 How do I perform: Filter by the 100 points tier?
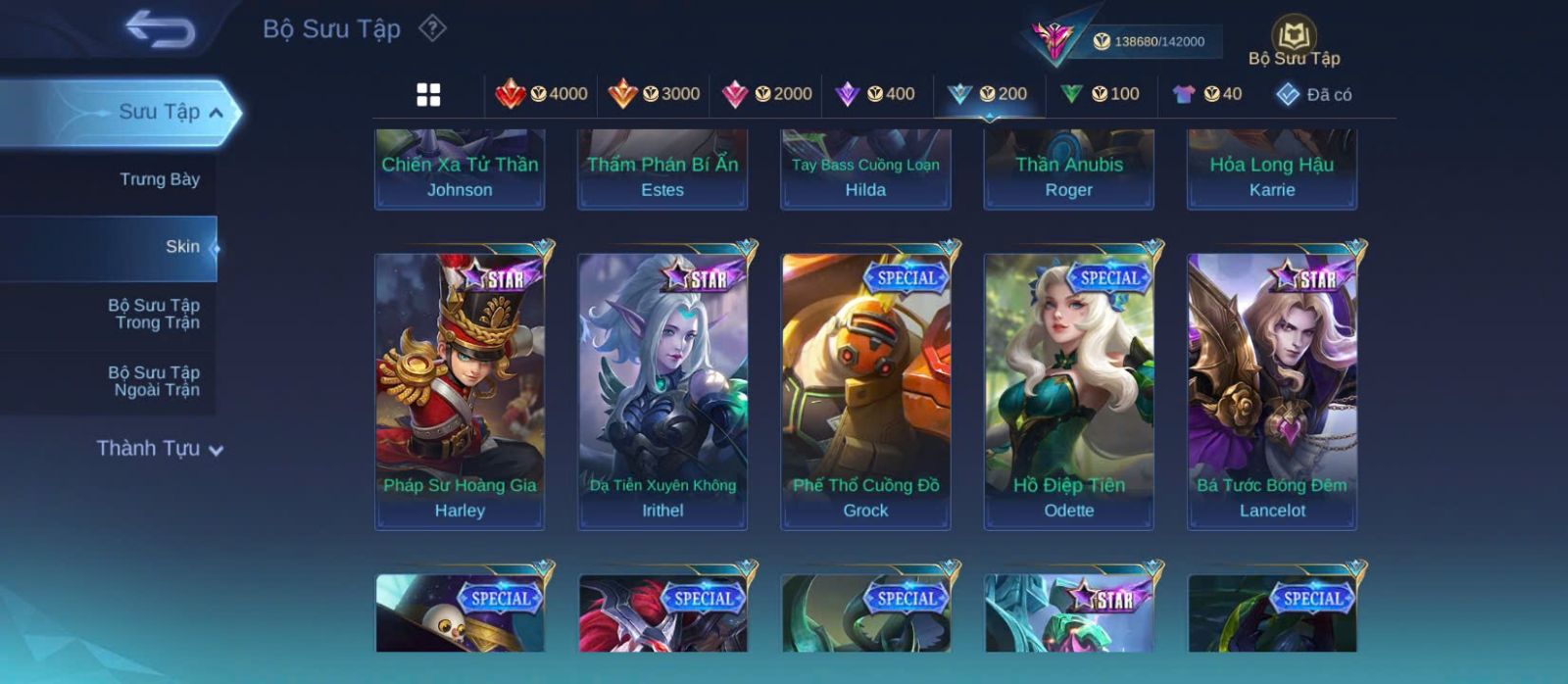point(1100,94)
